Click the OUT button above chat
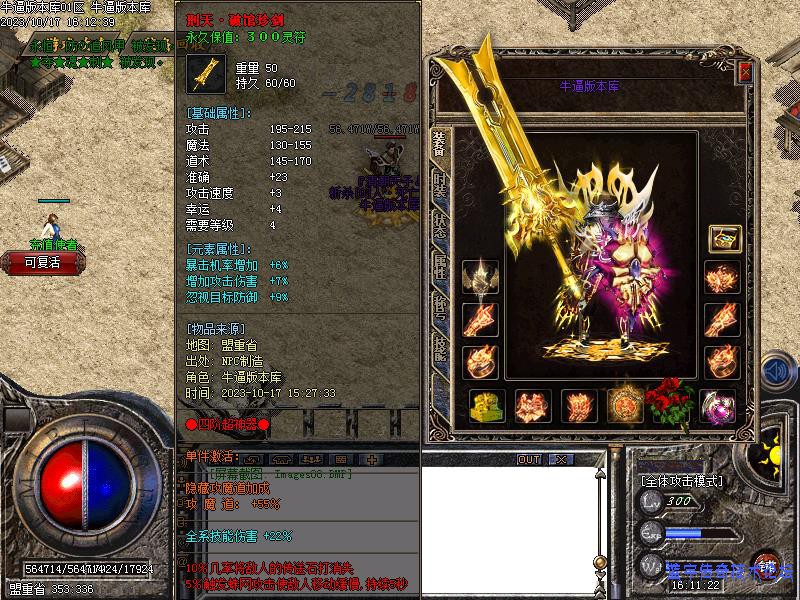The image size is (800, 600). click(528, 459)
